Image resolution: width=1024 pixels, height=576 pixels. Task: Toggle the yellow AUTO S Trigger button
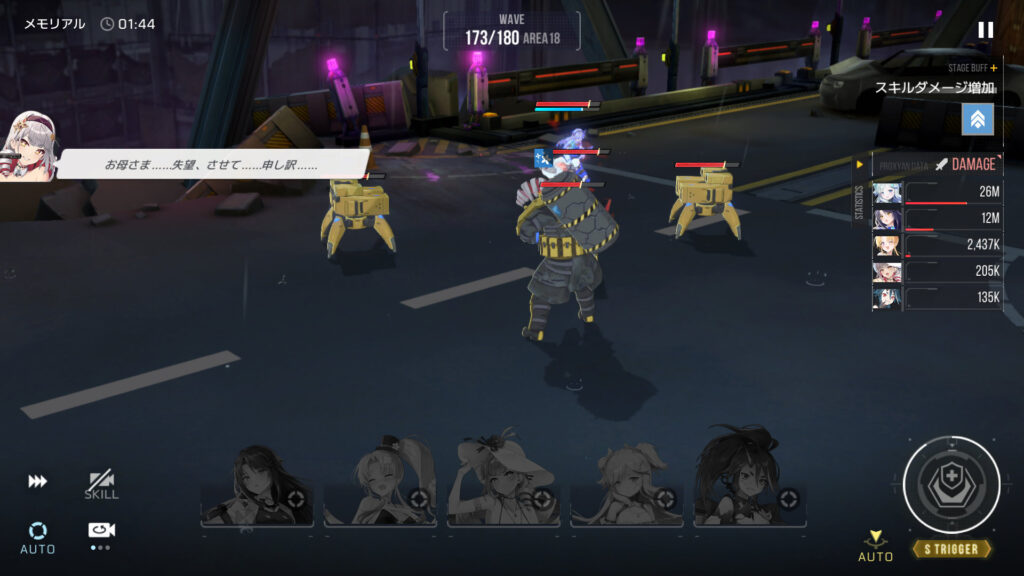click(875, 546)
